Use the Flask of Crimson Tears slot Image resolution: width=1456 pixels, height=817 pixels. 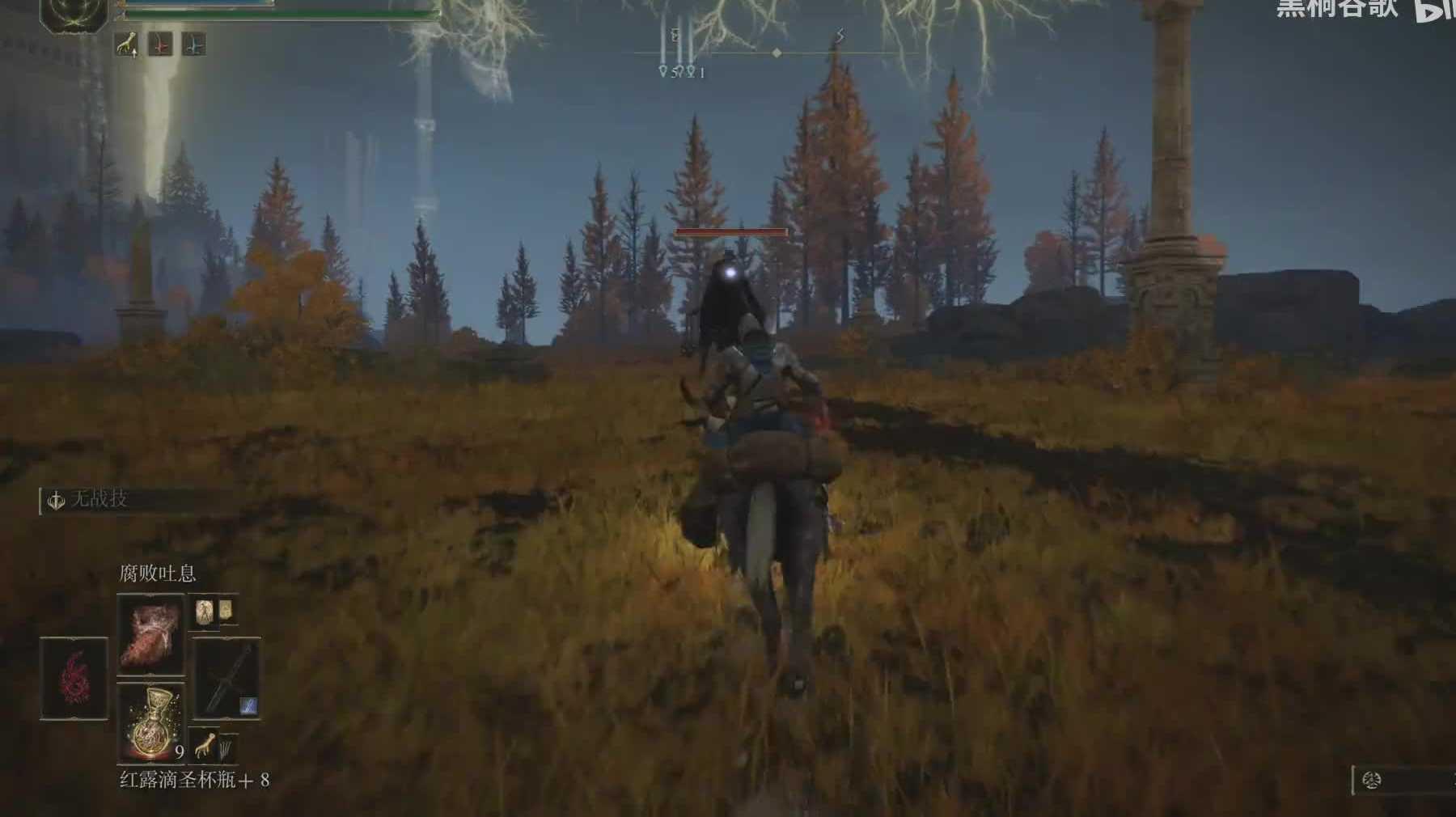point(150,722)
